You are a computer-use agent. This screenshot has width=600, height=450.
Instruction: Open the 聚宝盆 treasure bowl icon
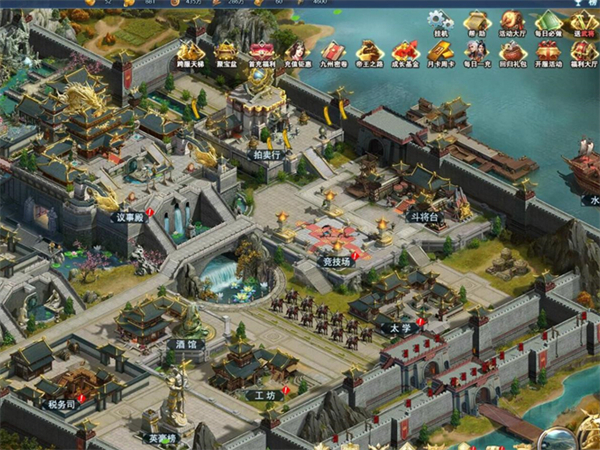pos(227,52)
